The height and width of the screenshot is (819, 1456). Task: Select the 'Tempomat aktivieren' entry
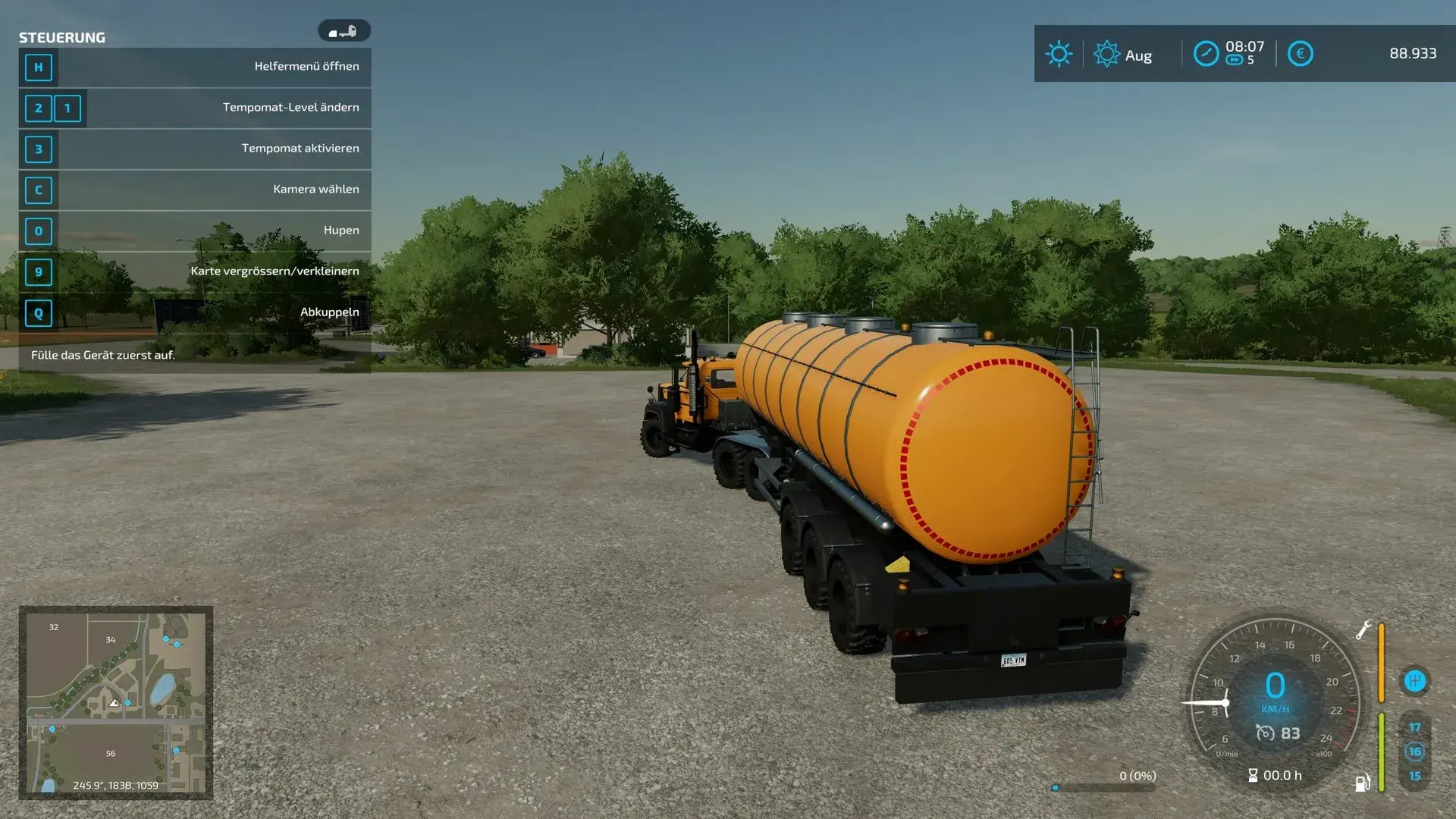point(195,149)
